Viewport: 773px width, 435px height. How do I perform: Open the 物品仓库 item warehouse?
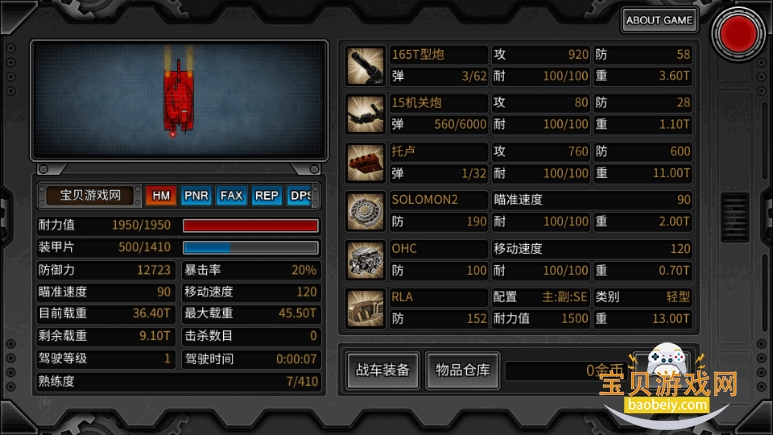(462, 370)
